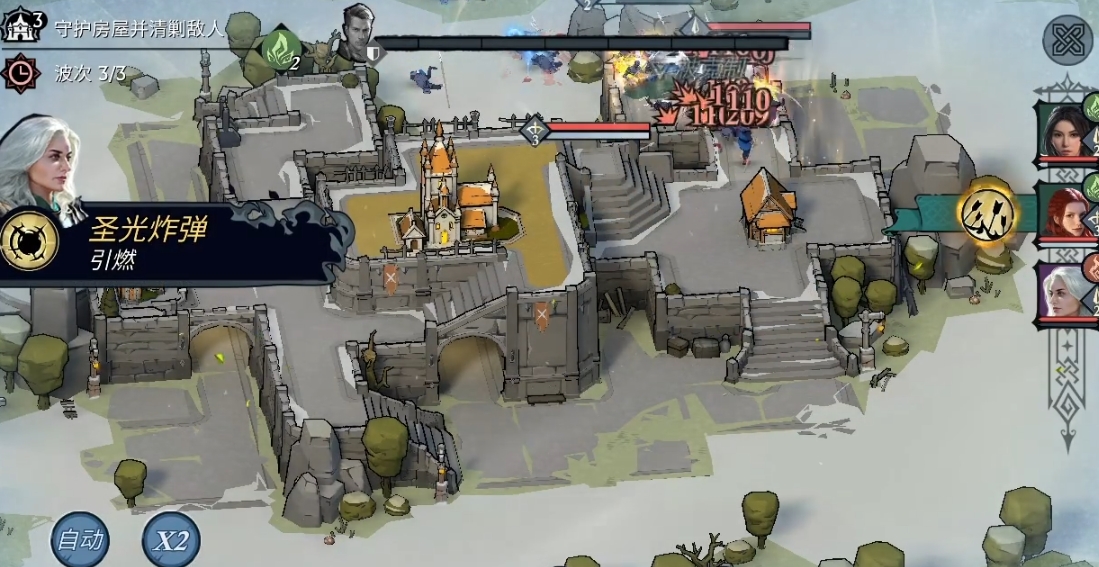Click the wave clock icon

[20, 72]
